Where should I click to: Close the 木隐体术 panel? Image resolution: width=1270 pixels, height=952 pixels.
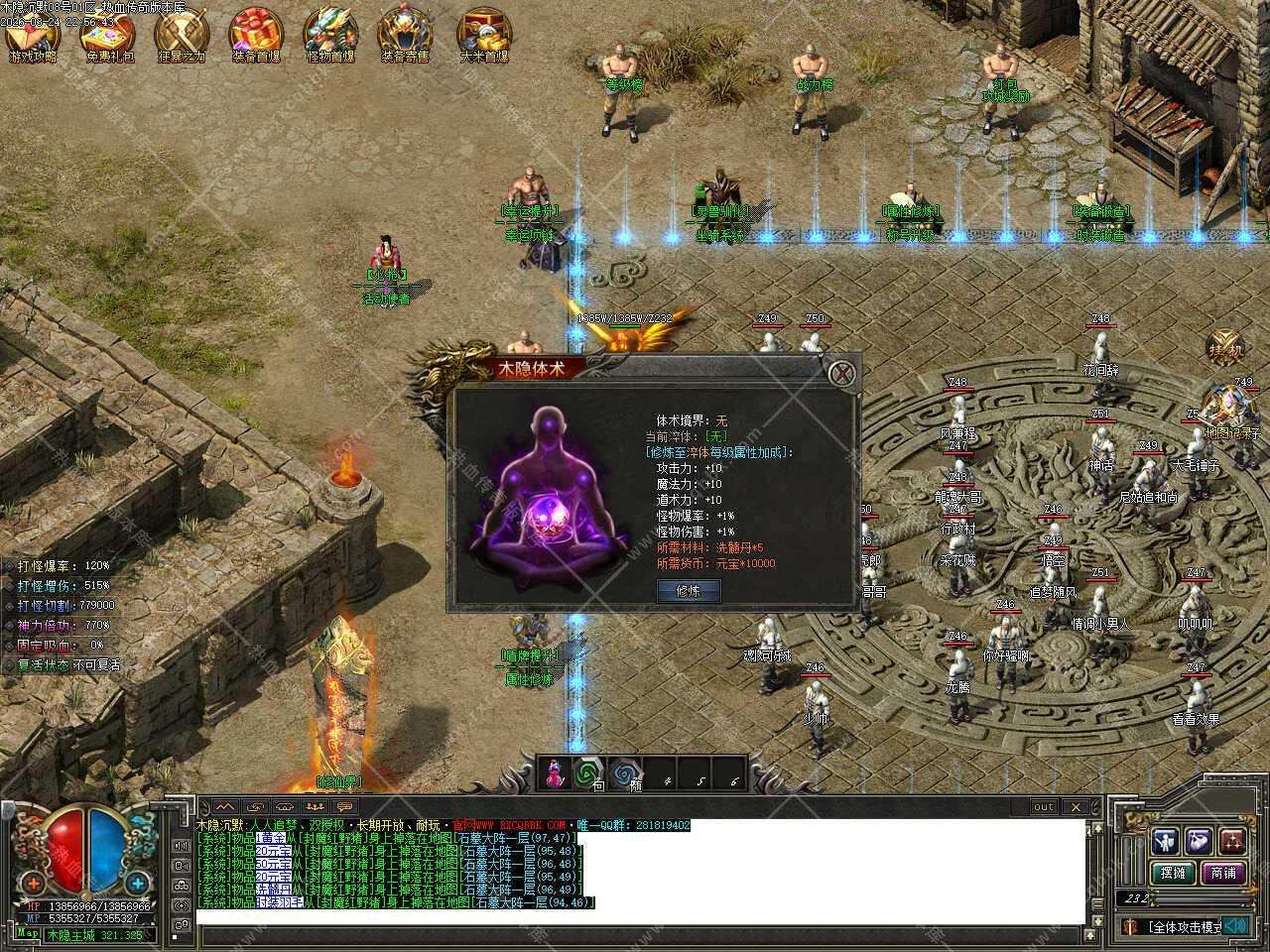click(x=841, y=373)
